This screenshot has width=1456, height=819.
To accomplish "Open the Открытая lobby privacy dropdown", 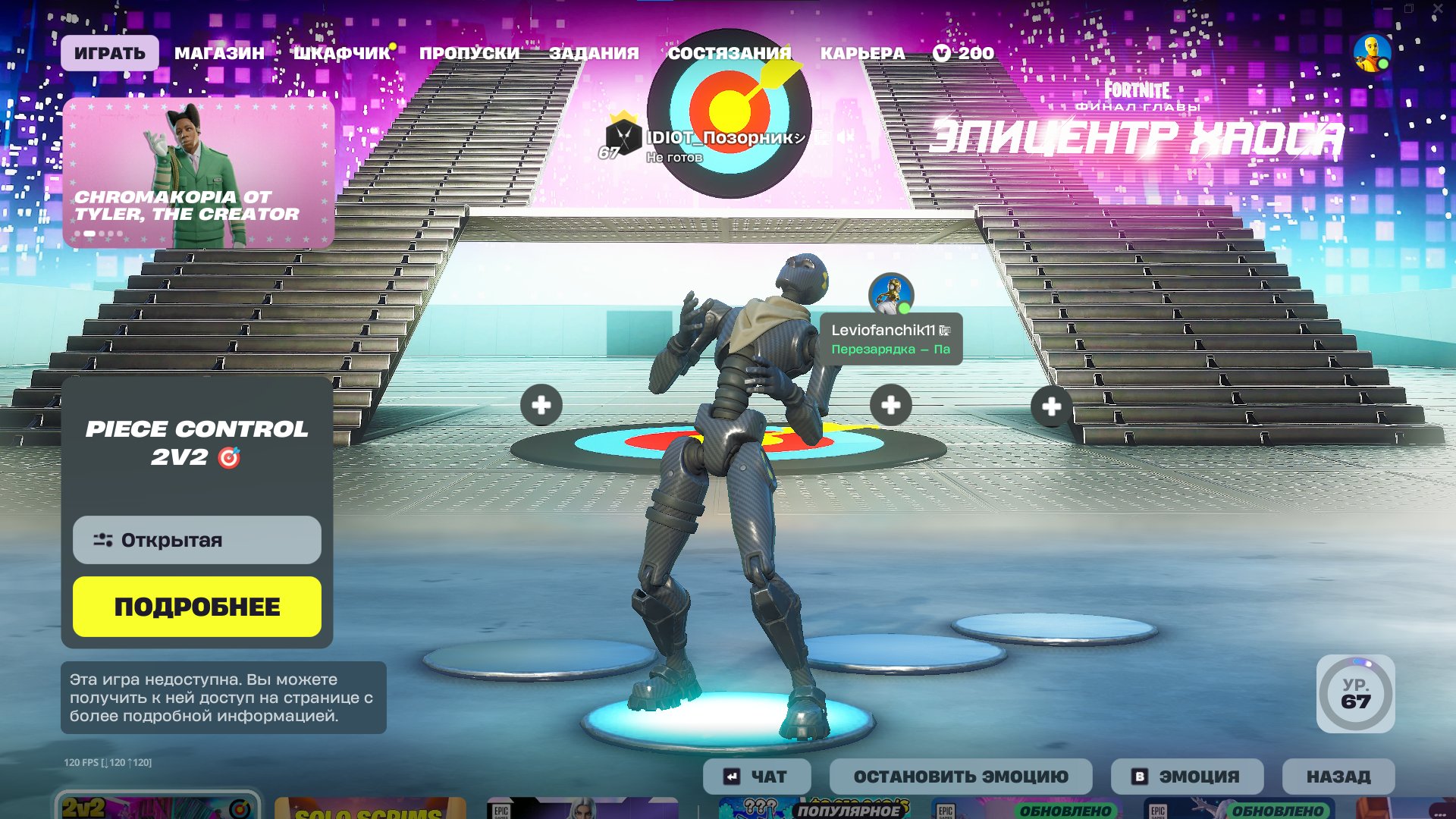I will tap(196, 540).
